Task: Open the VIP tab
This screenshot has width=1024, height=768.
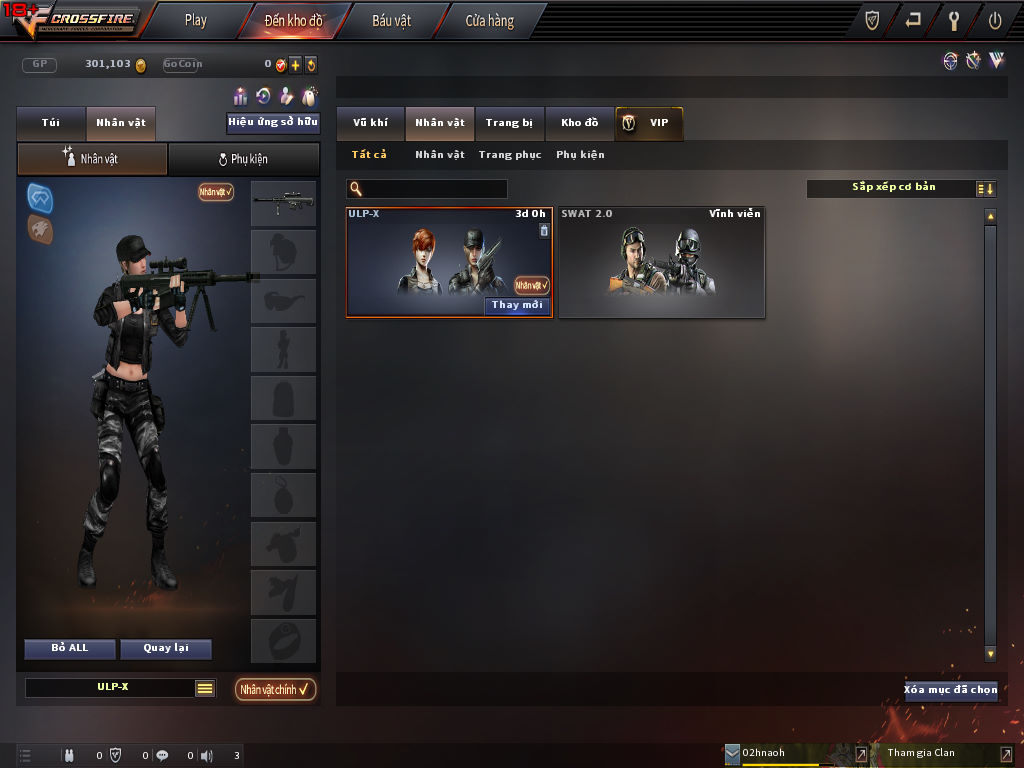Action: (x=649, y=123)
